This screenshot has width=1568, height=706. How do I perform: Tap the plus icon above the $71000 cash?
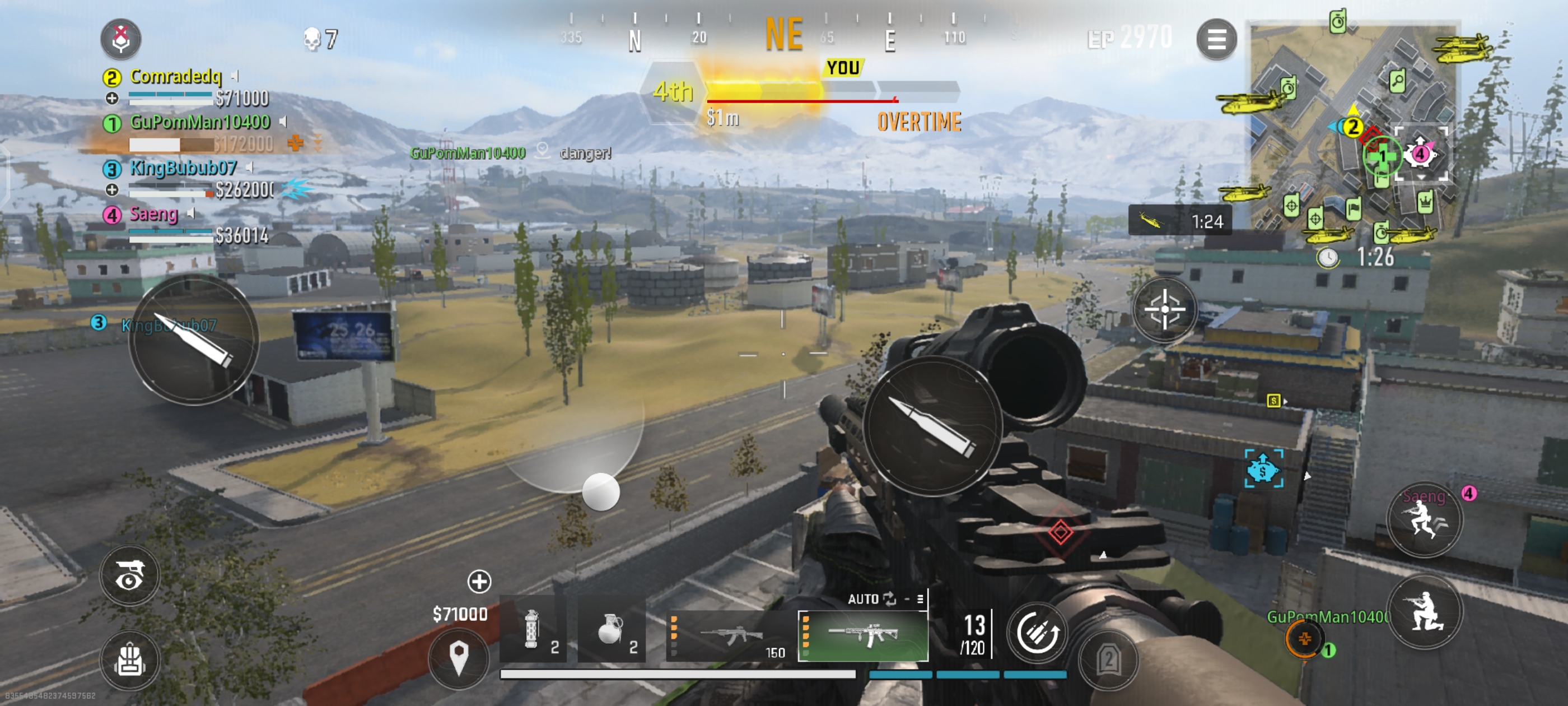(x=479, y=581)
